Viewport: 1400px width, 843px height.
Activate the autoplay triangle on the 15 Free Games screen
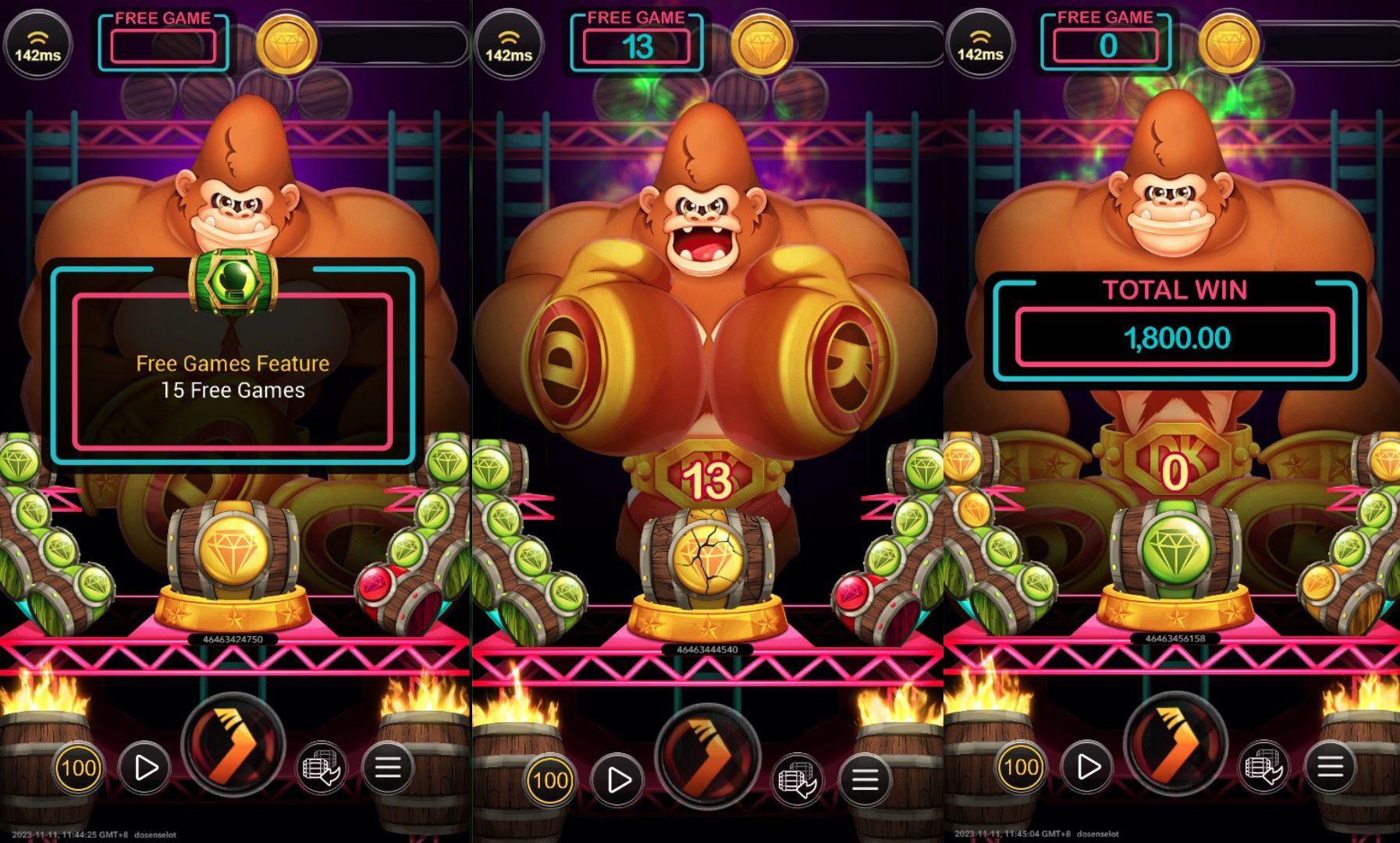[145, 768]
